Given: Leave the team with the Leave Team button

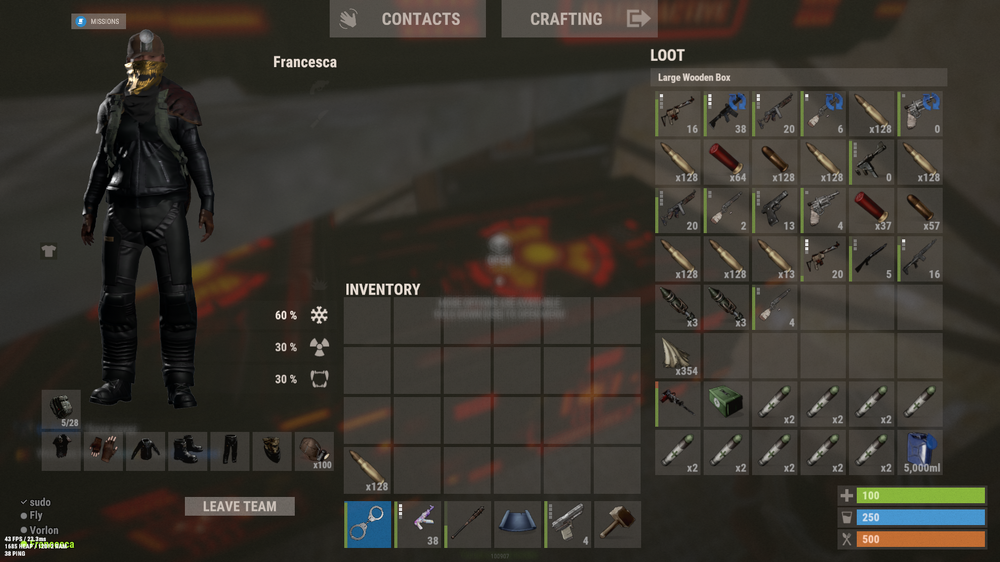Looking at the screenshot, I should point(240,506).
